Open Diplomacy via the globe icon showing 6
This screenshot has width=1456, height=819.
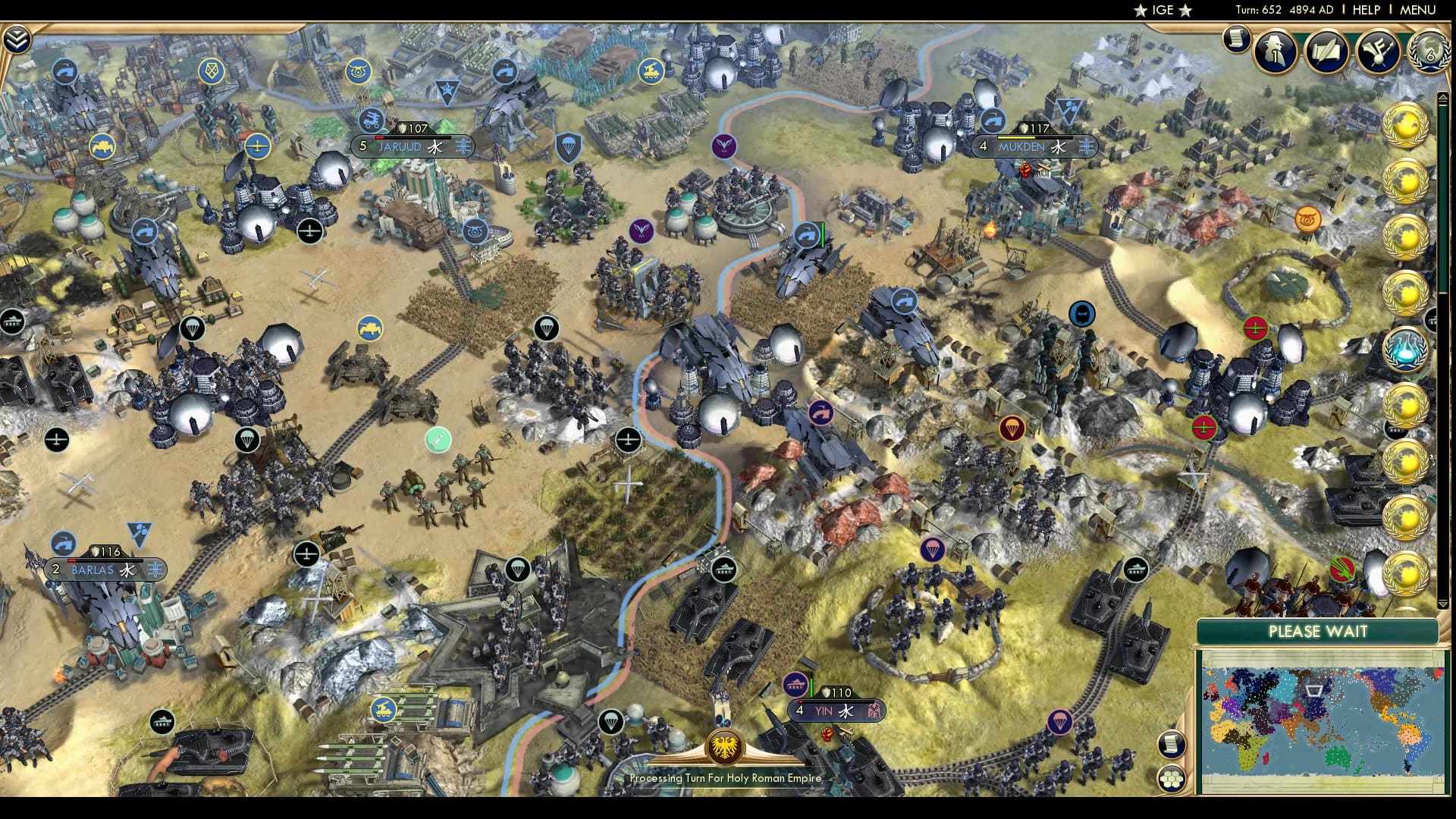[1426, 53]
